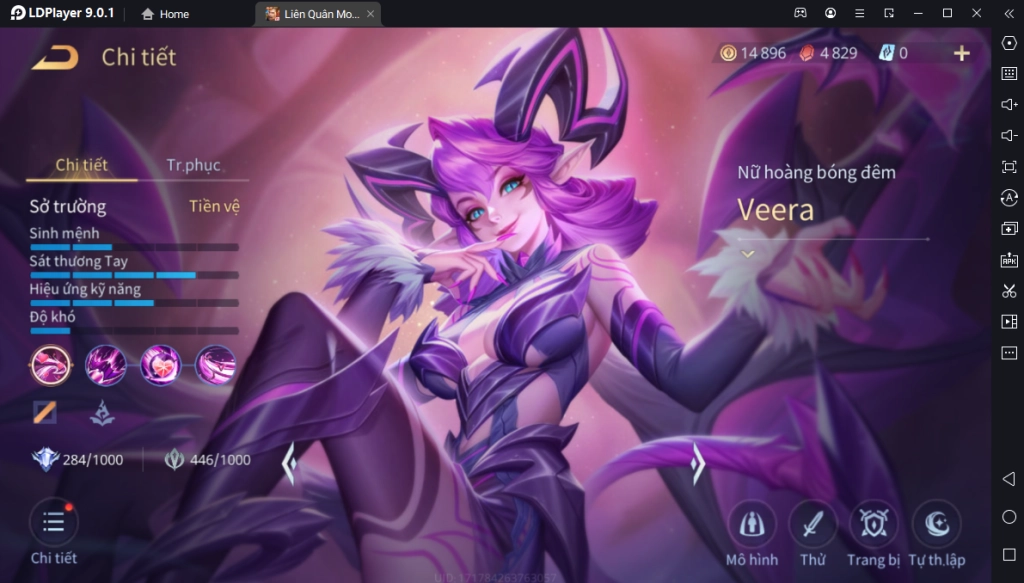The height and width of the screenshot is (583, 1024).
Task: Open the Tự th.lập custom settings
Action: click(x=936, y=523)
